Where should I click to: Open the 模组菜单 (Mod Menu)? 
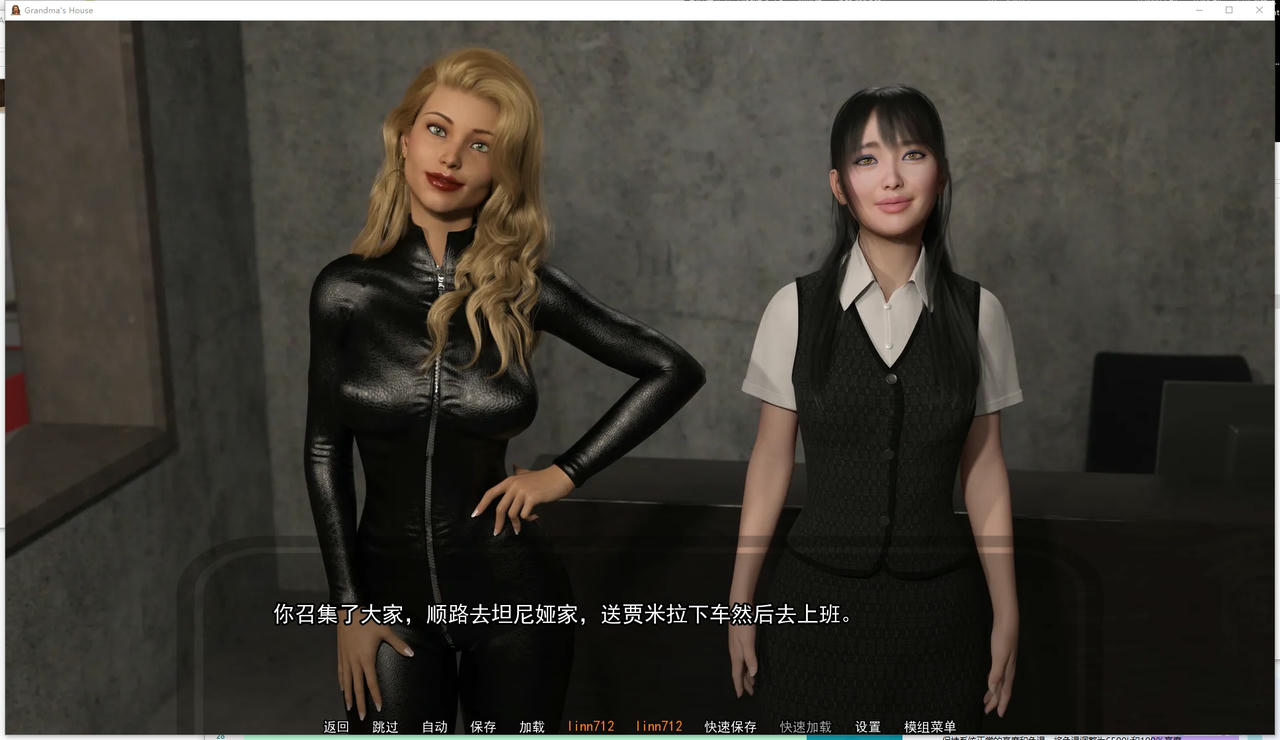pyautogui.click(x=928, y=727)
